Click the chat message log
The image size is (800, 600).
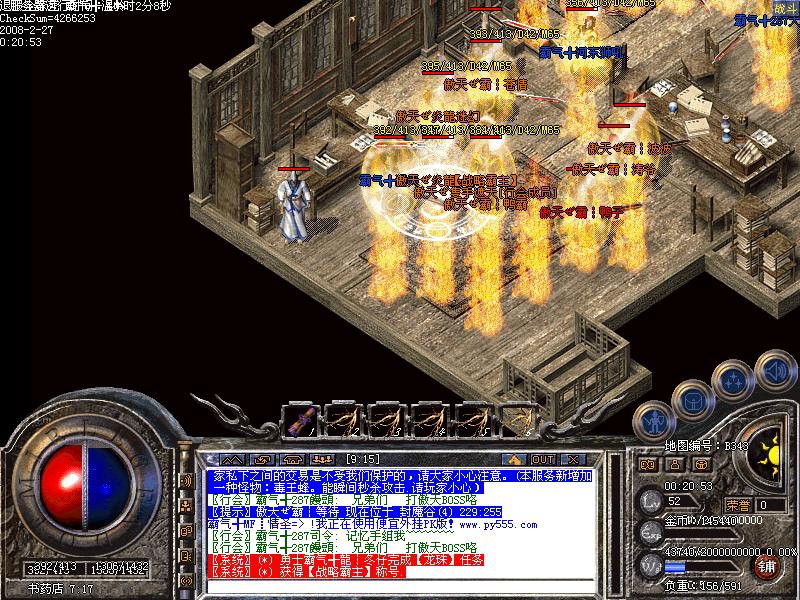click(x=400, y=523)
